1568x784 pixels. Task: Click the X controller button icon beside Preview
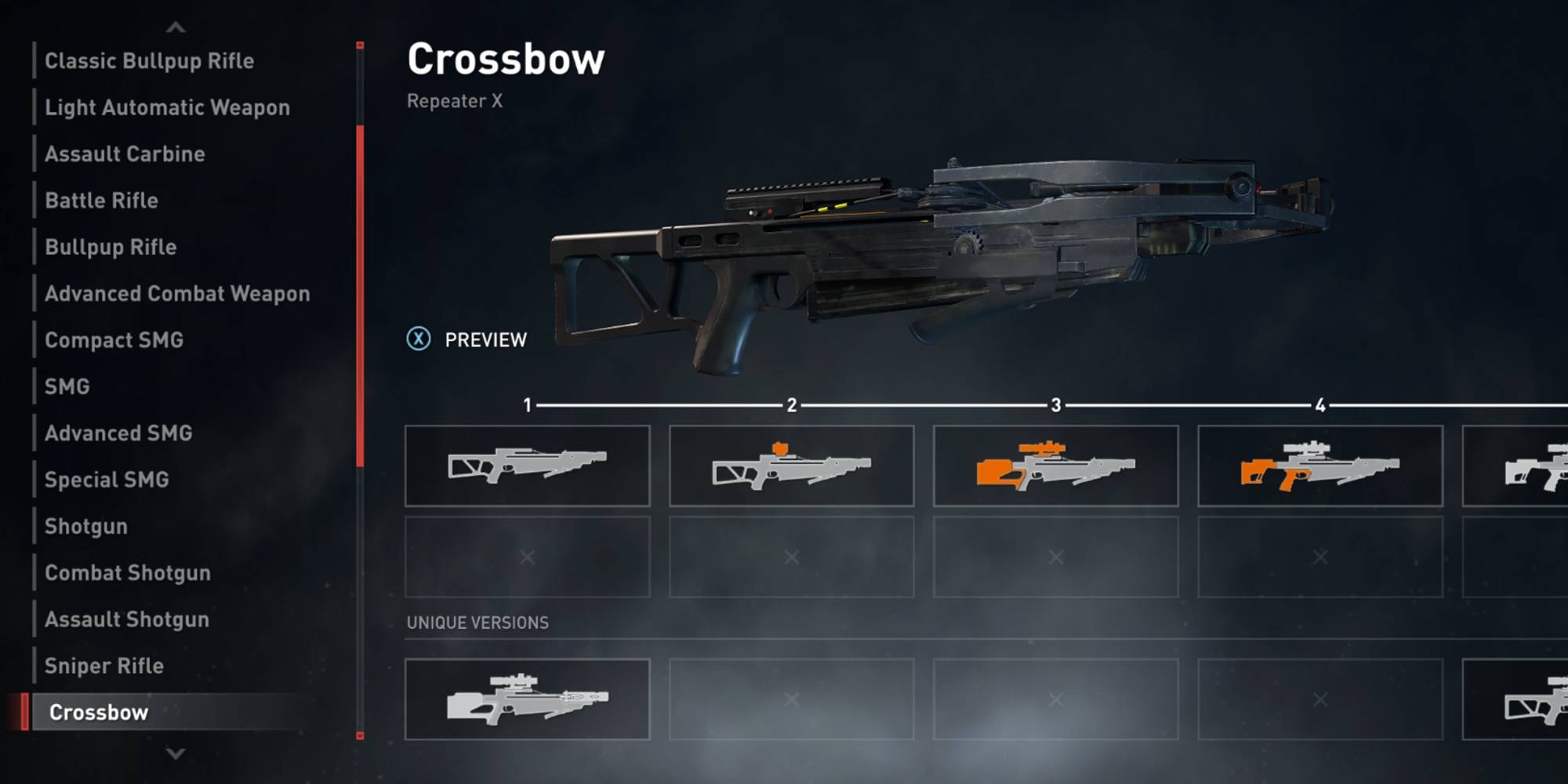(420, 339)
